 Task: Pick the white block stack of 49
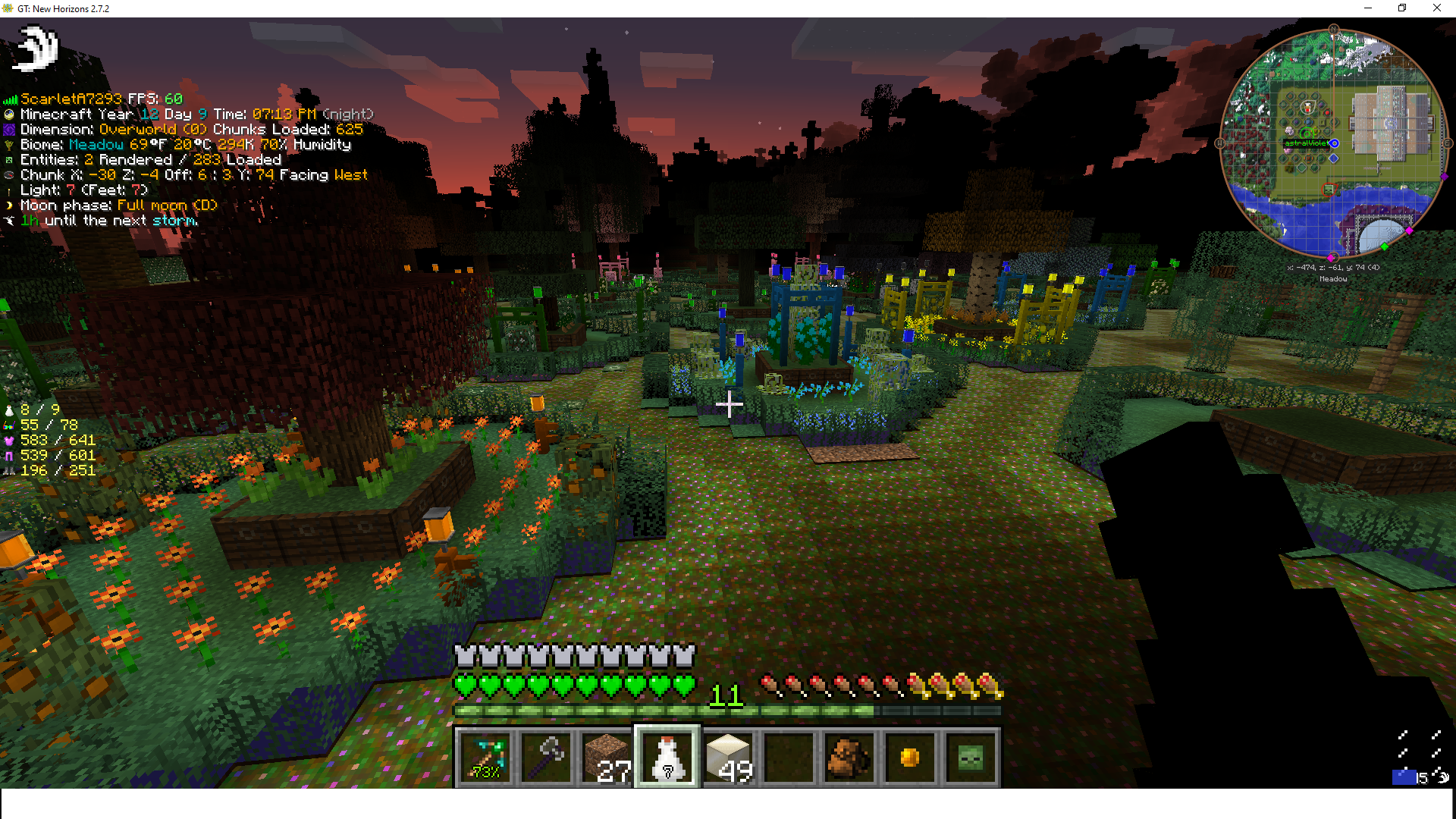click(728, 757)
